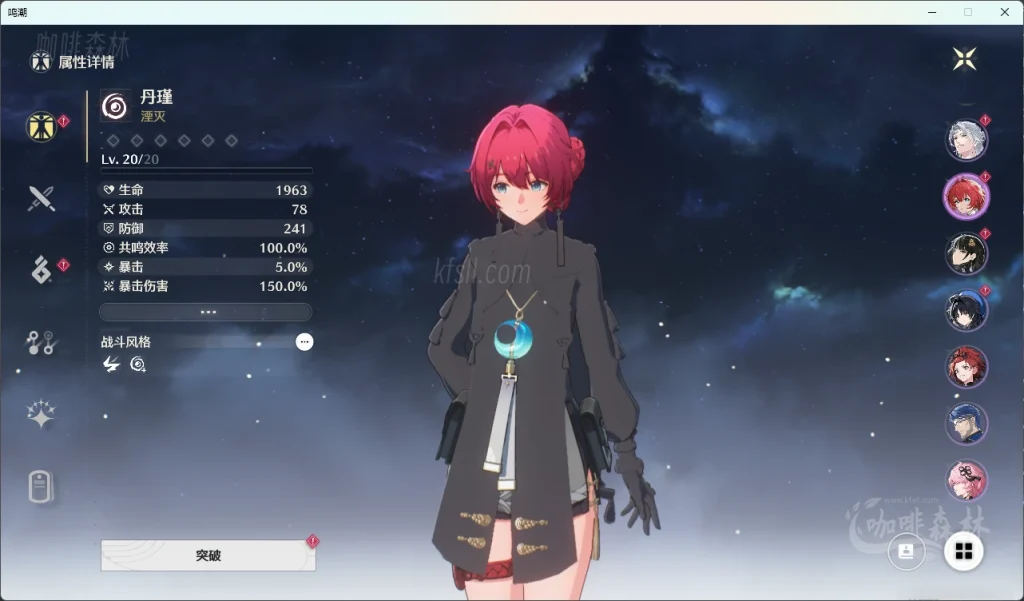Image resolution: width=1024 pixels, height=601 pixels.
Task: Select the pink-haired character portrait
Action: [x=966, y=480]
